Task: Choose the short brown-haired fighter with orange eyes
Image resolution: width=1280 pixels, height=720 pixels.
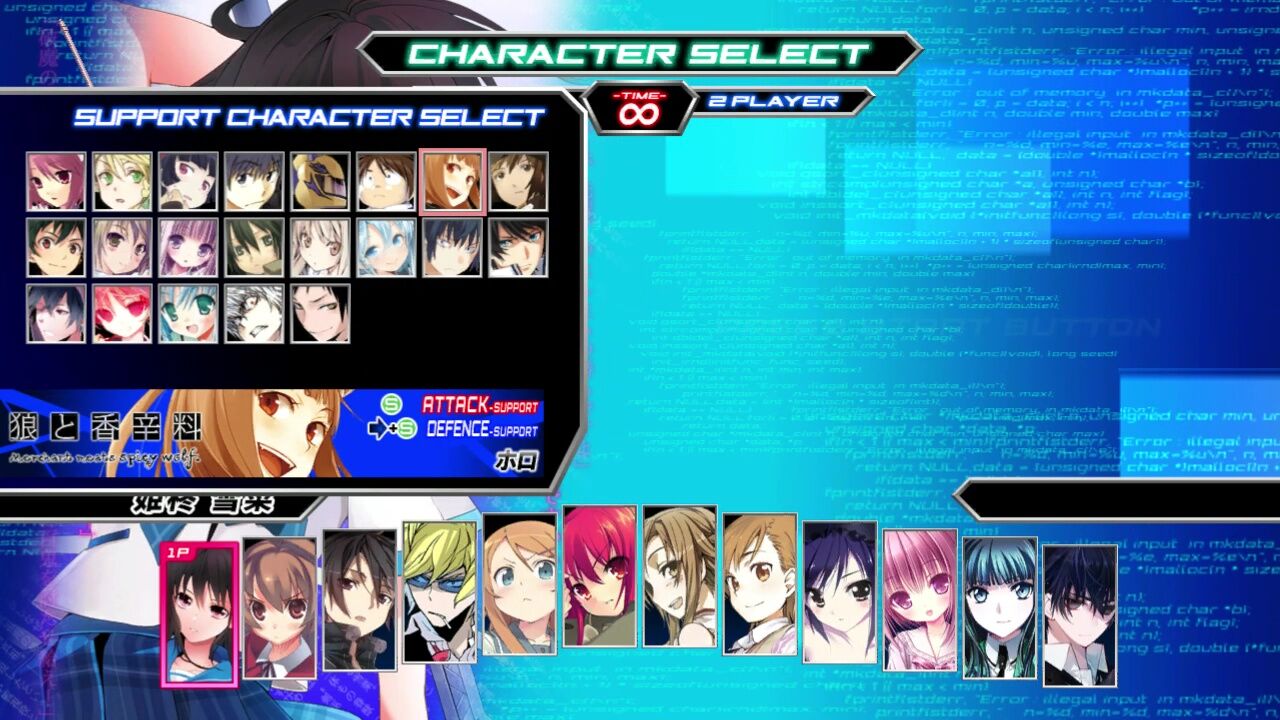Action: coord(760,584)
